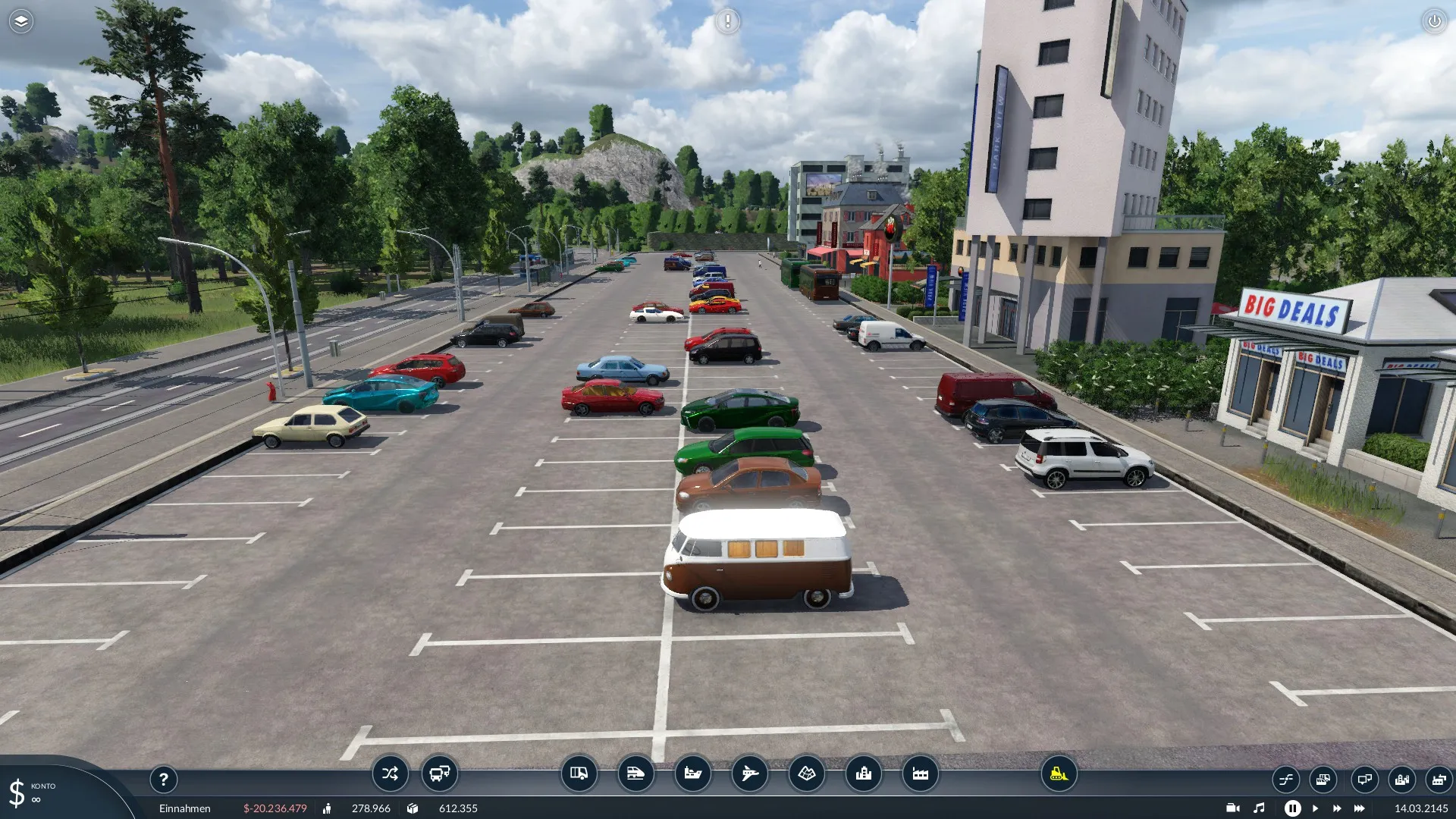Open the power button game menu
The height and width of the screenshot is (819, 1456).
(1434, 21)
